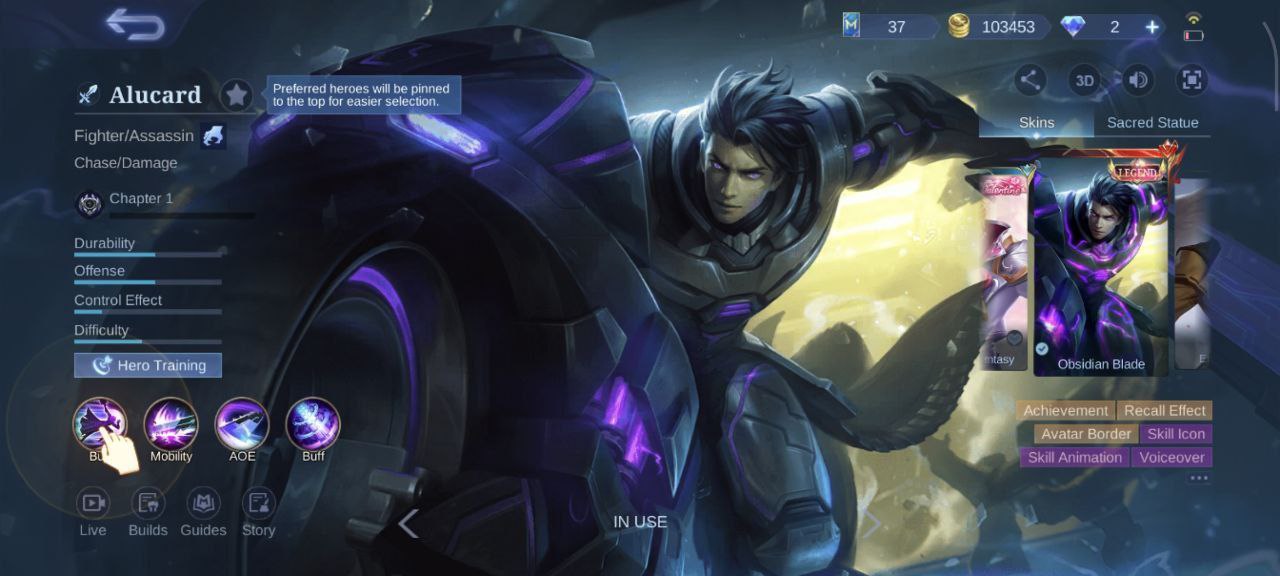
Task: Toggle the 3D view button
Action: (x=1084, y=80)
